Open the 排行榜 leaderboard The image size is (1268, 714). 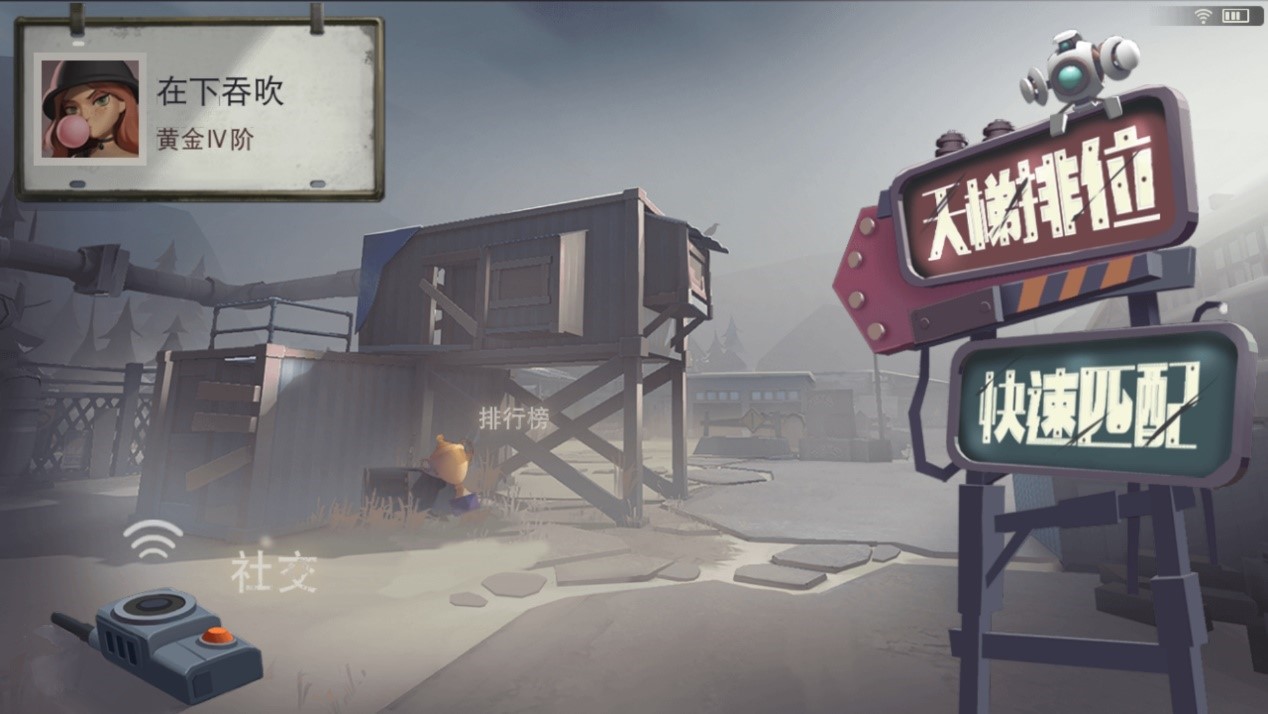(514, 419)
